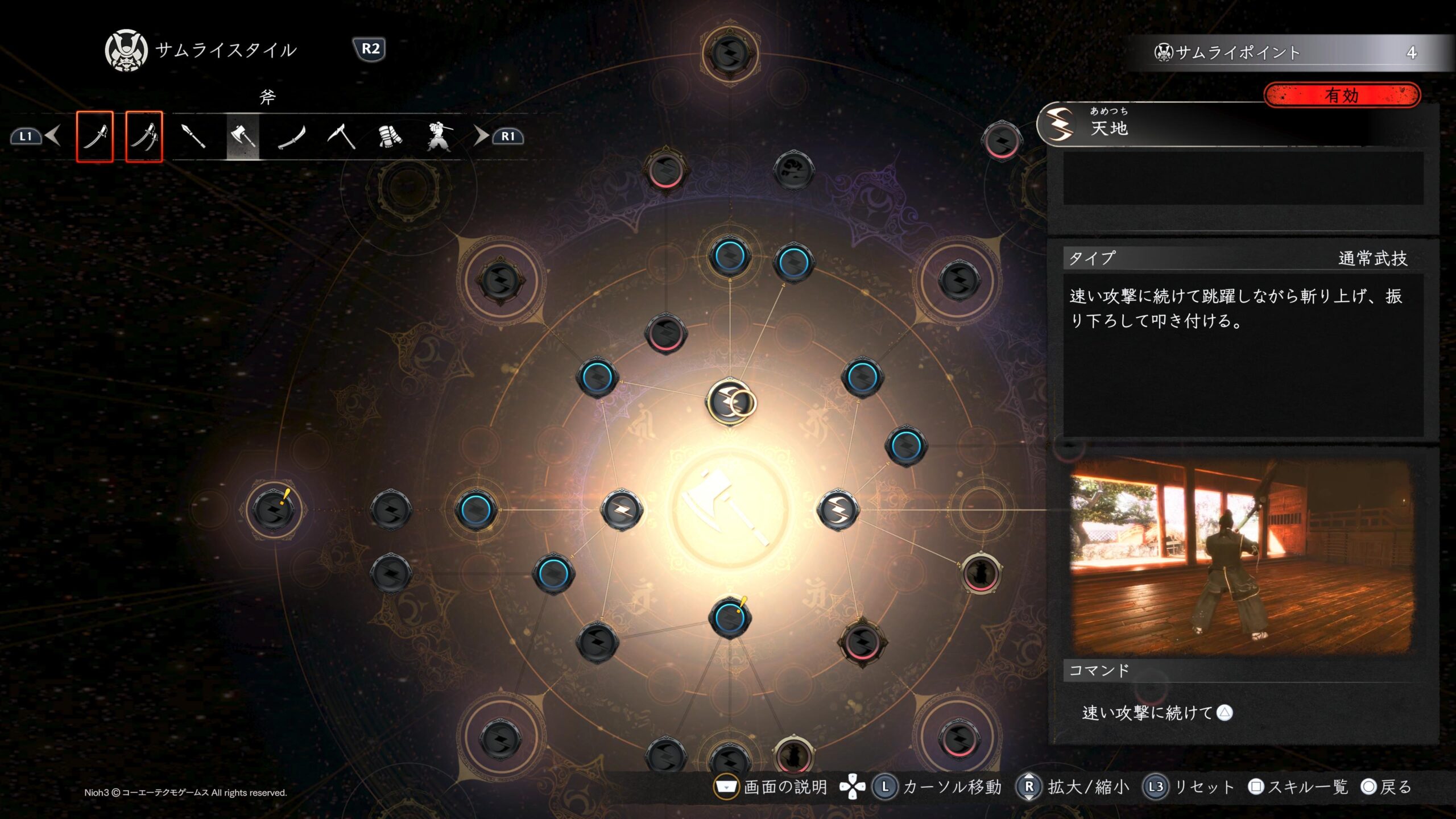The image size is (1456, 819).
Task: Choose the axe weapon tab
Action: click(243, 136)
